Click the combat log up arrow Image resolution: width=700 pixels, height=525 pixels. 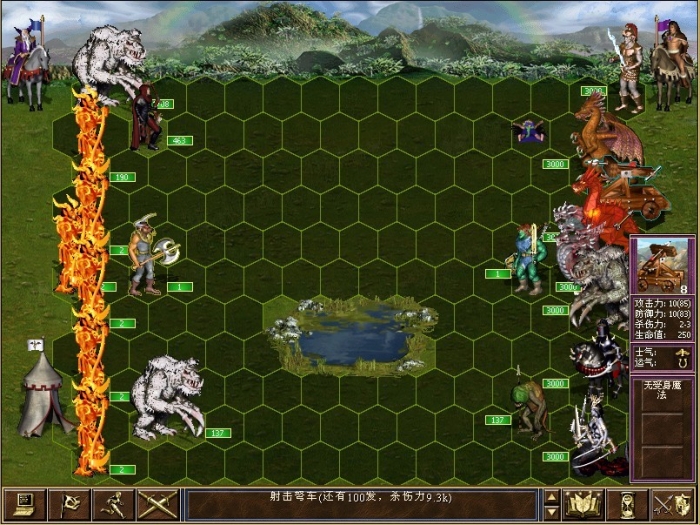pyautogui.click(x=551, y=496)
